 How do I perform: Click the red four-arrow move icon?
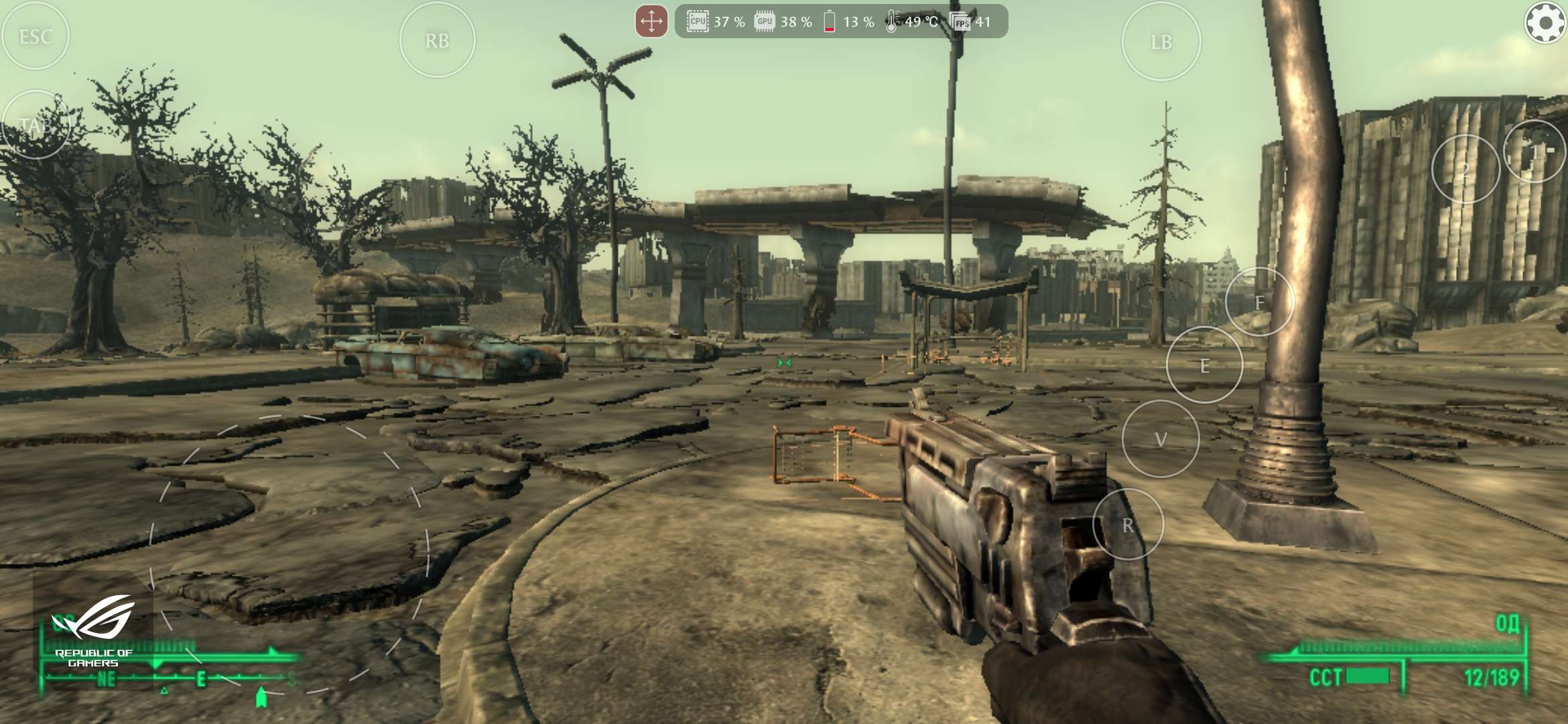pos(651,21)
